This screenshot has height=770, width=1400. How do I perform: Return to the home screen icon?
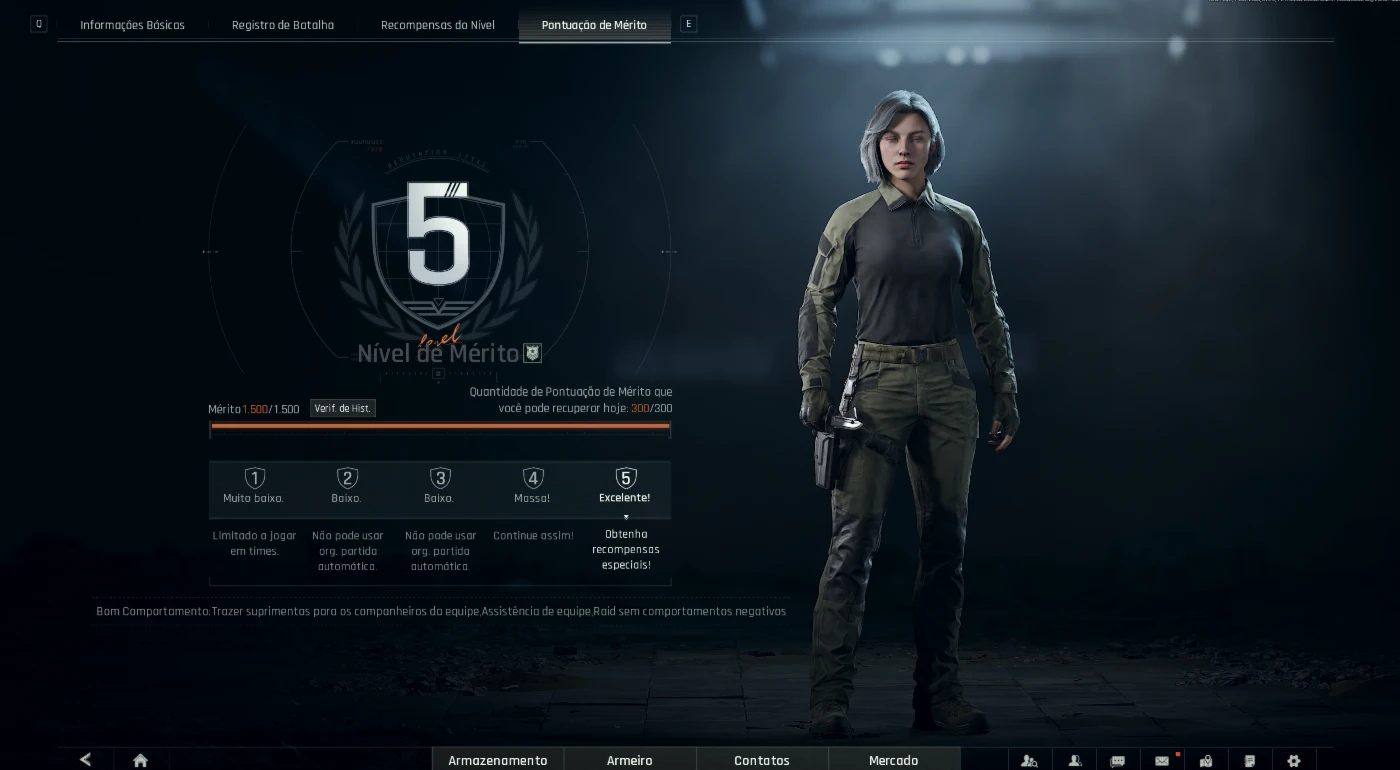pyautogui.click(x=140, y=760)
